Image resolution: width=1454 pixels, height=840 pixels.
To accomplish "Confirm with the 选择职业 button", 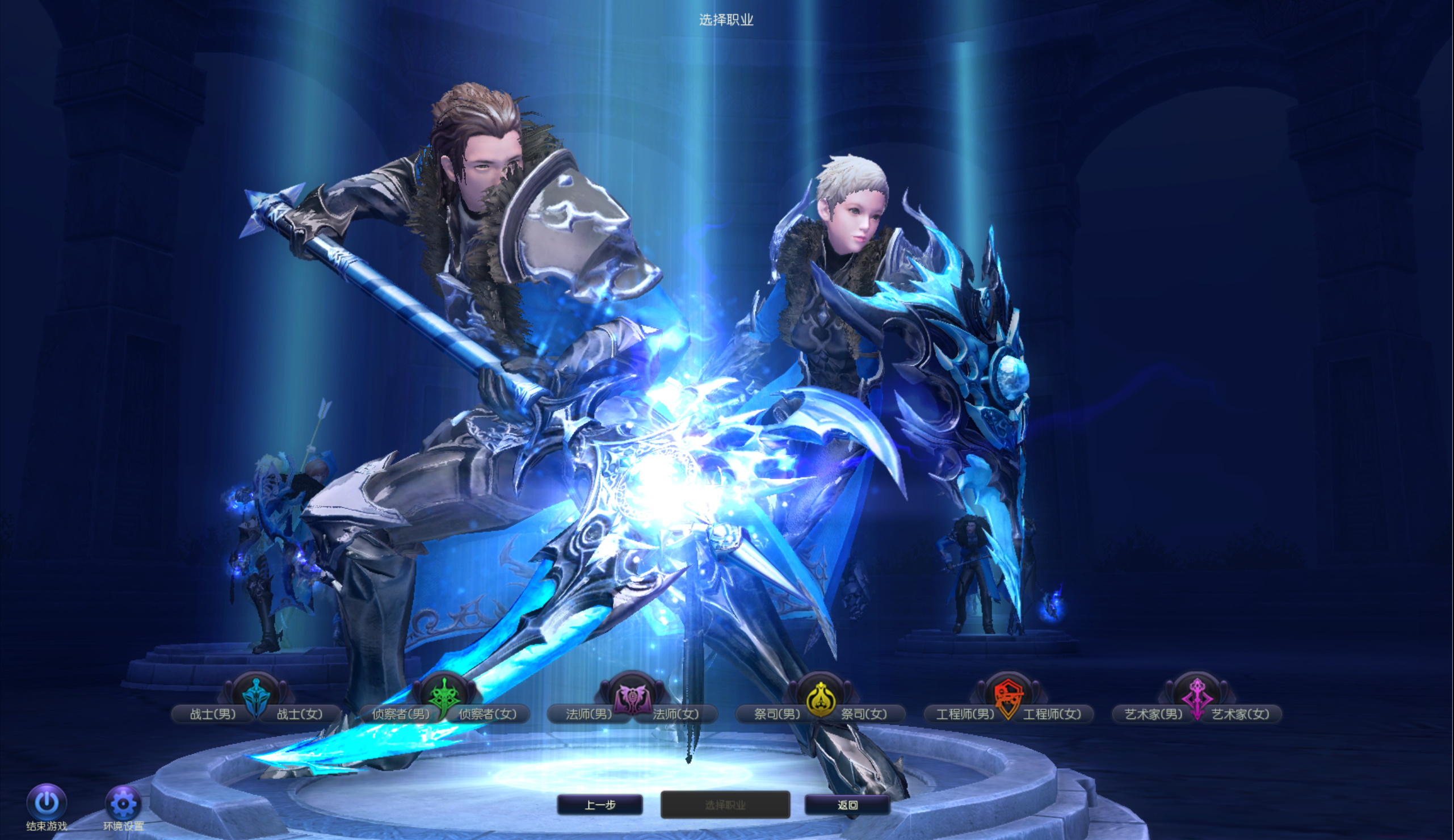I will click(x=725, y=805).
